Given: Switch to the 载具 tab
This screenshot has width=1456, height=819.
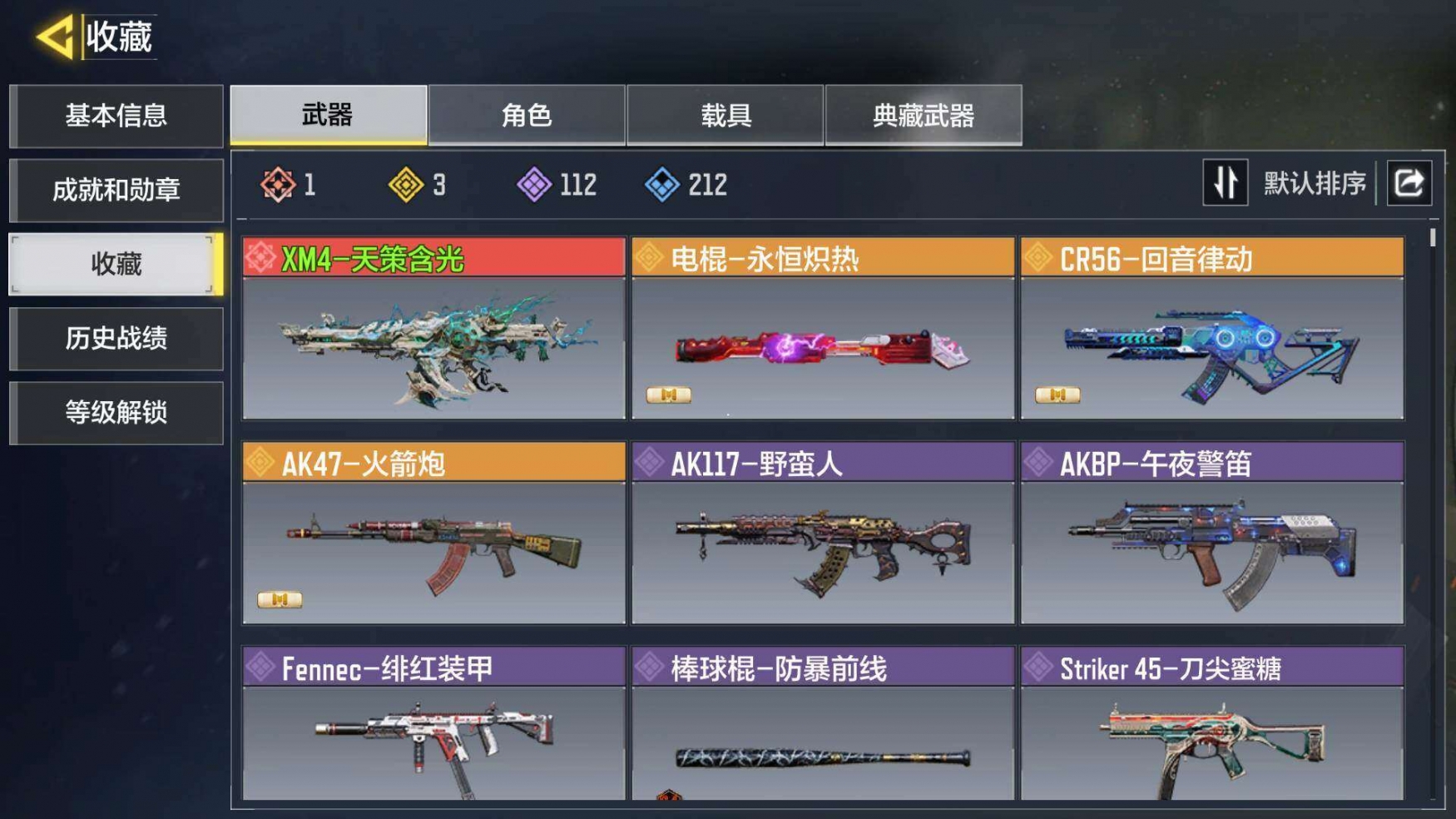Looking at the screenshot, I should pyautogui.click(x=725, y=115).
